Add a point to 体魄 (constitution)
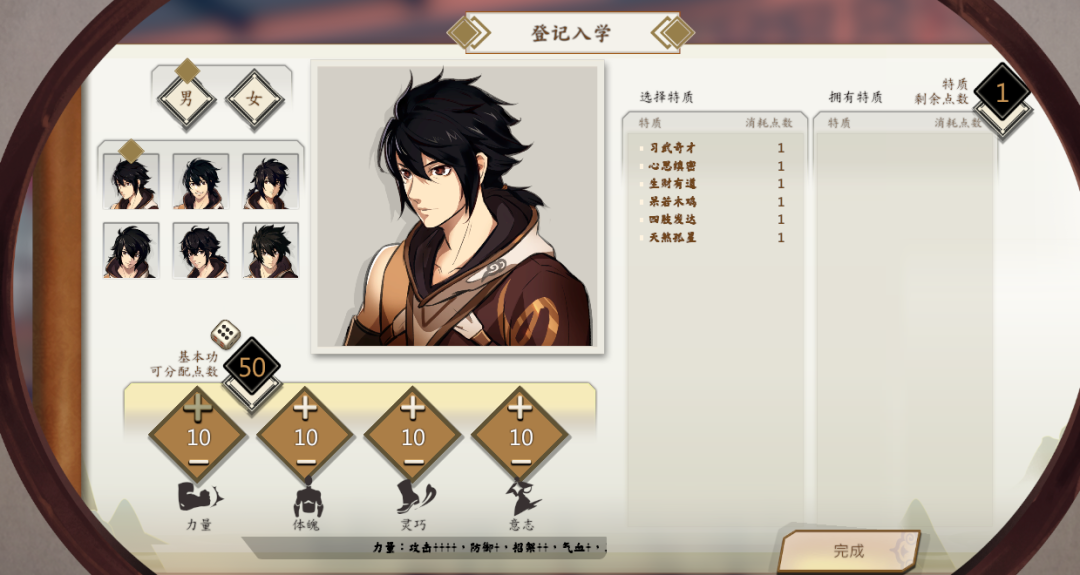The image size is (1080, 575). click(306, 407)
